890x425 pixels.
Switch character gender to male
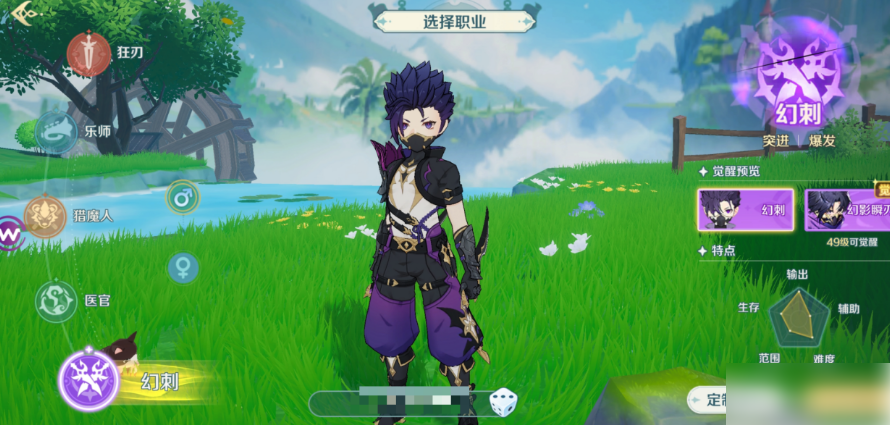[183, 197]
